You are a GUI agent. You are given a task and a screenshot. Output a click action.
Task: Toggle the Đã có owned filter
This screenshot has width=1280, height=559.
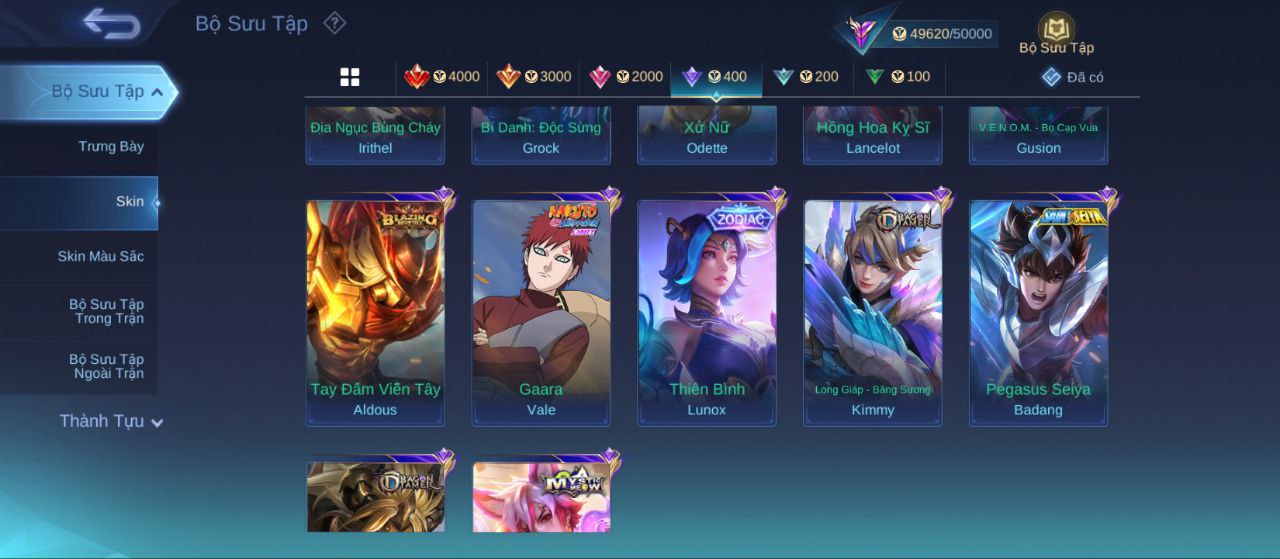(1072, 77)
